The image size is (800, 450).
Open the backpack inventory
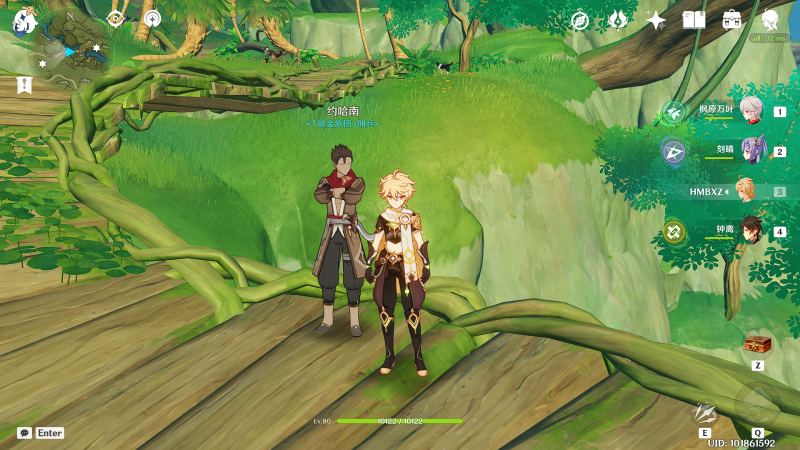(732, 20)
